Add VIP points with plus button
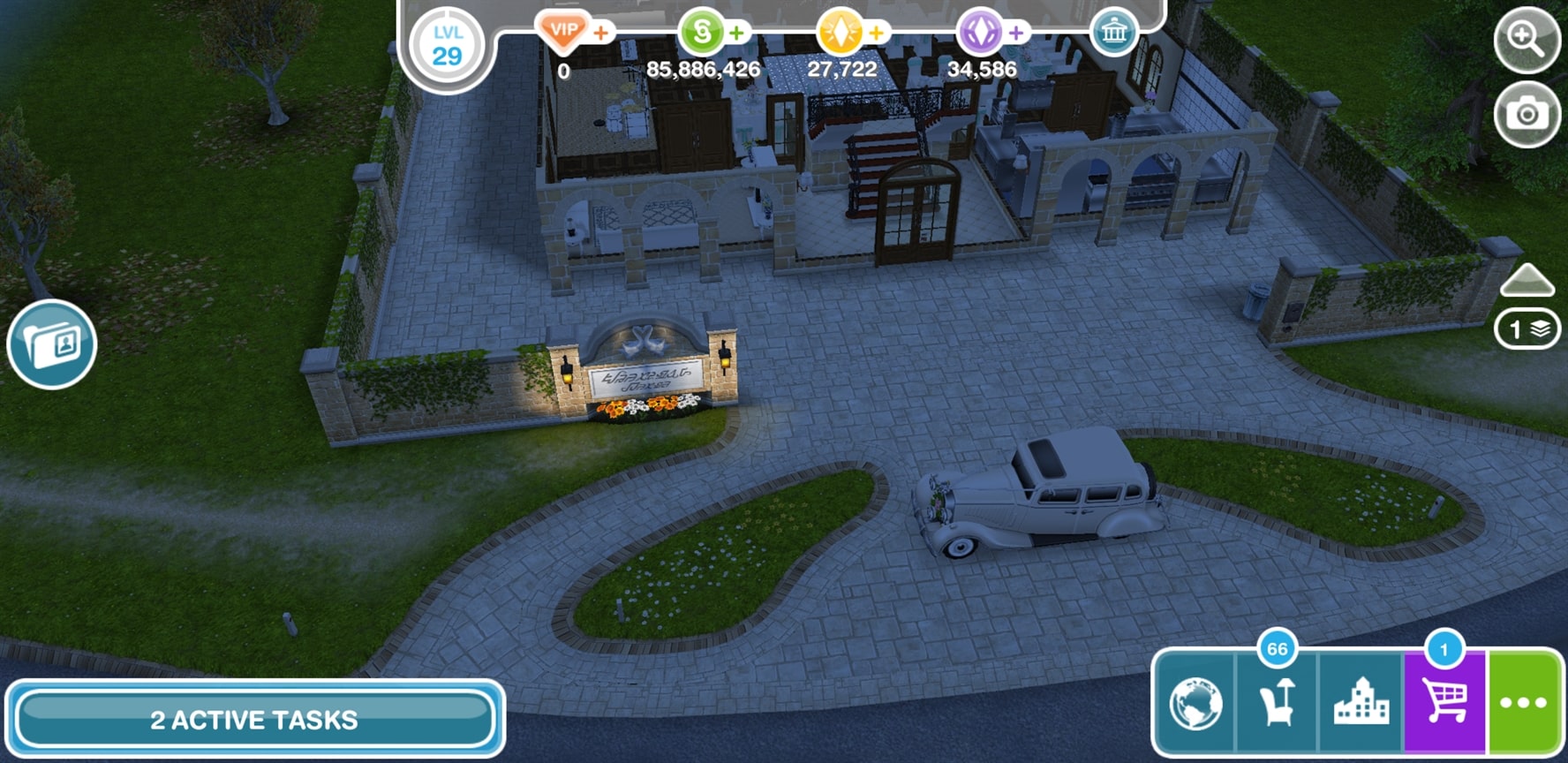1568x763 pixels. 601,34
